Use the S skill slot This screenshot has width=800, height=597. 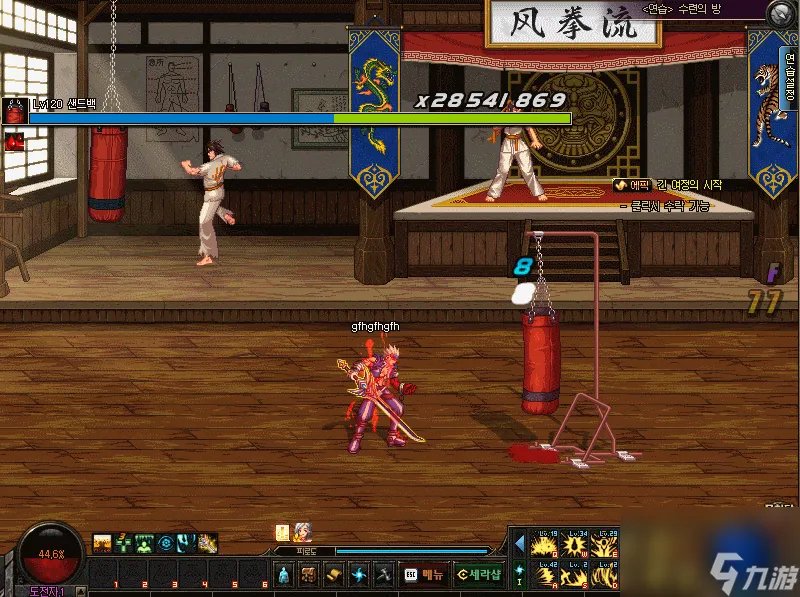click(577, 576)
